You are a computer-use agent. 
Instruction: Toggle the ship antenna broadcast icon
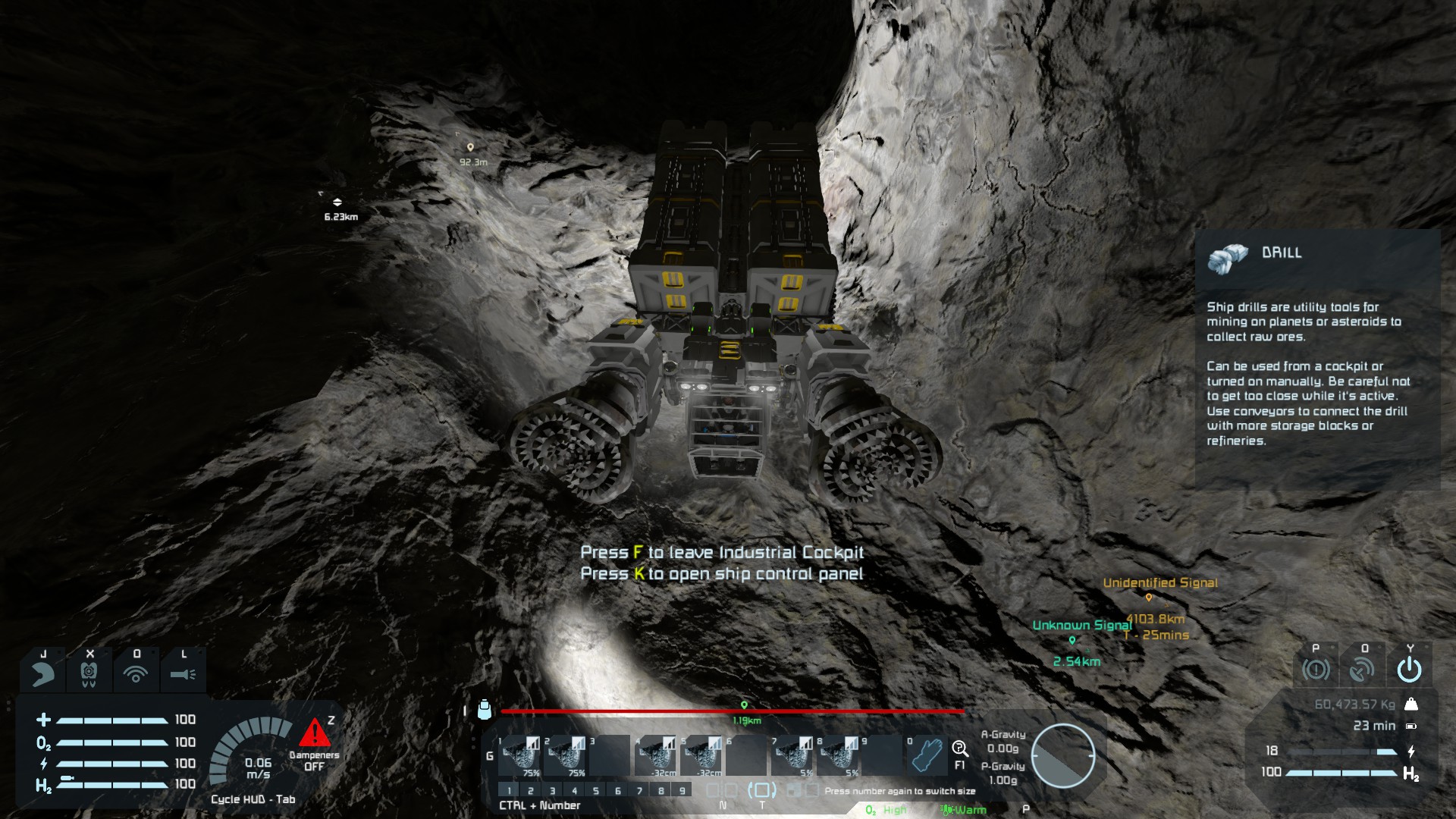click(x=1363, y=669)
